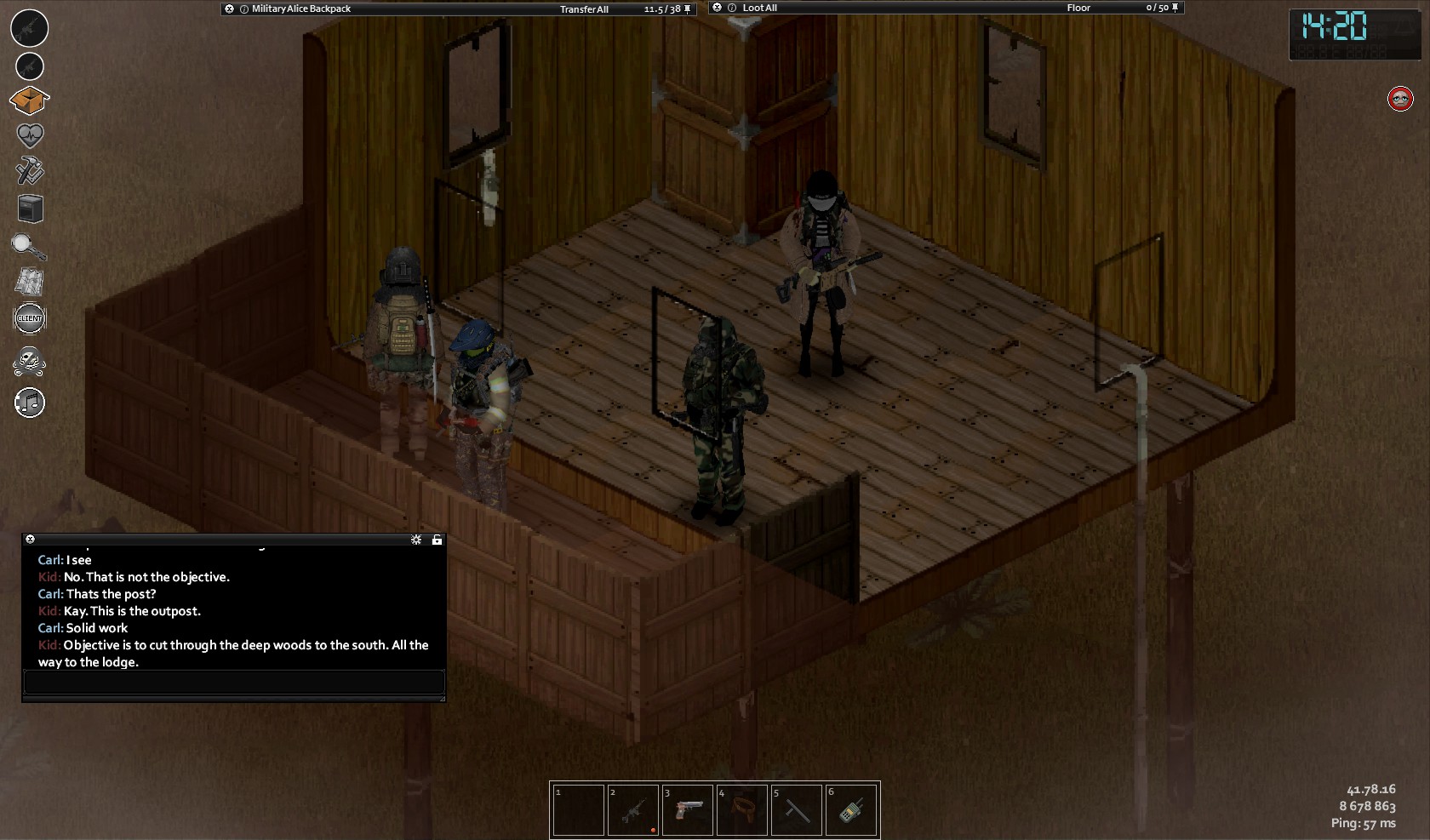Activate the magnifying glass search mode
Viewport: 1430px width, 840px height.
pos(29,247)
